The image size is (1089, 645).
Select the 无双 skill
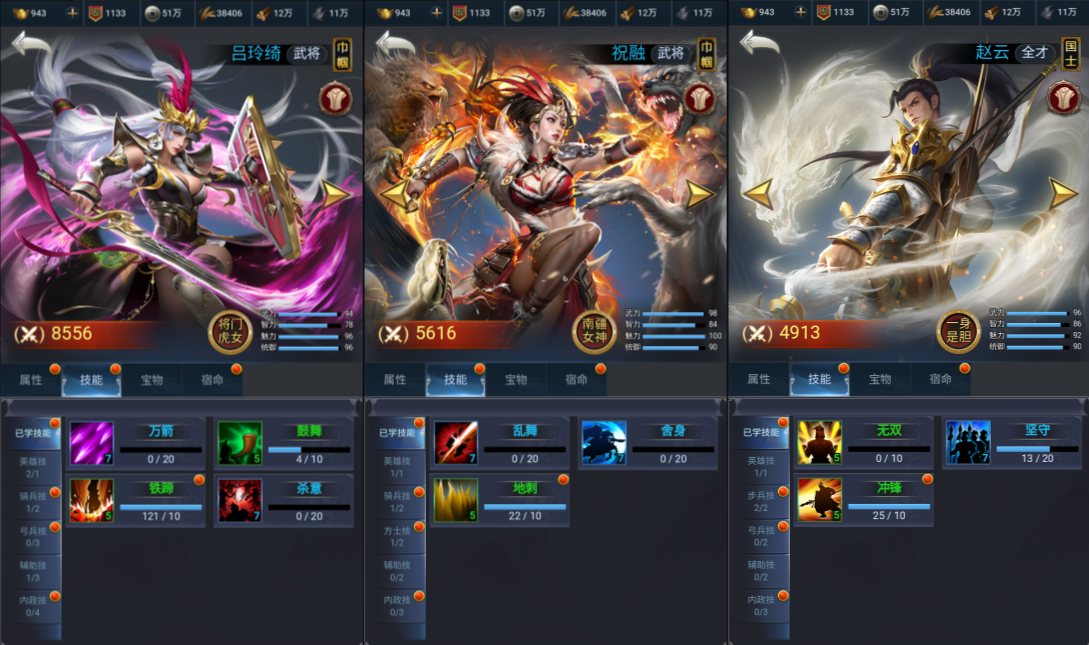point(820,443)
